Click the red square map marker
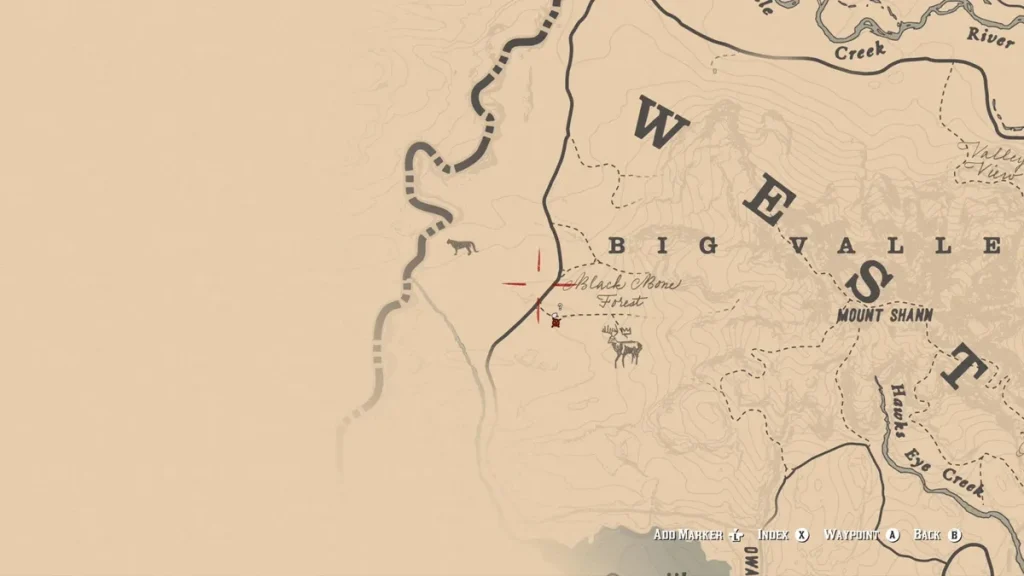1024x576 pixels. click(556, 322)
